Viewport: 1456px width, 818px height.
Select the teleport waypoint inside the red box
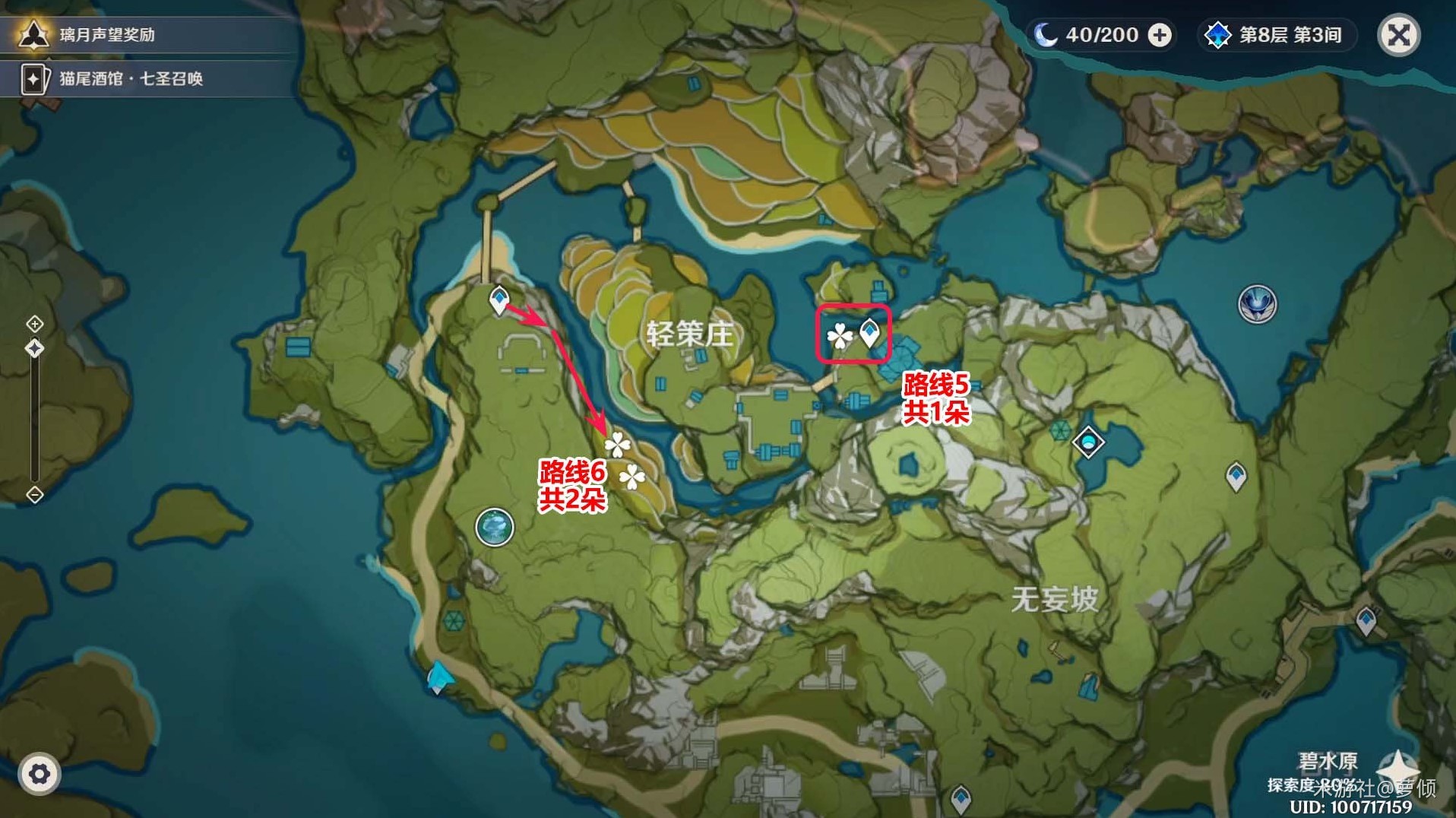point(869,332)
